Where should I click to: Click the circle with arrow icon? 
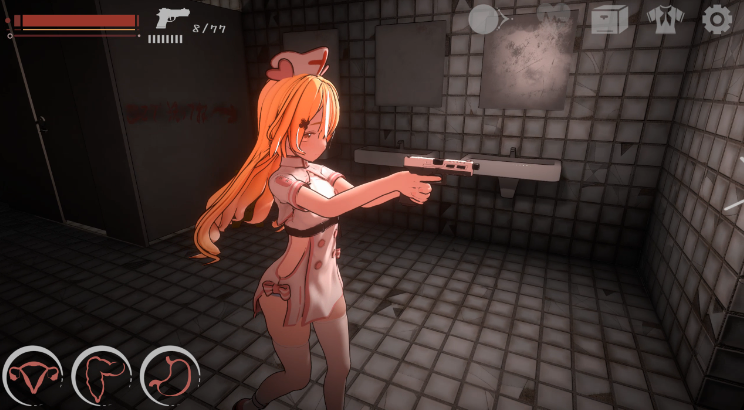[x=488, y=19]
